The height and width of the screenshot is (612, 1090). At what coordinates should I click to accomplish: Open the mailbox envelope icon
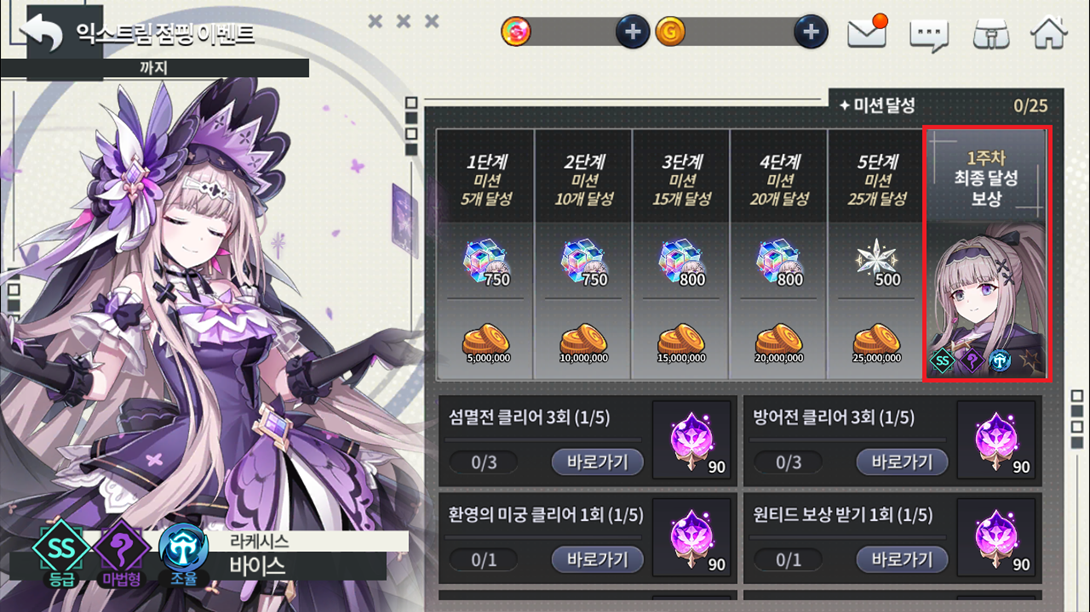pos(866,33)
